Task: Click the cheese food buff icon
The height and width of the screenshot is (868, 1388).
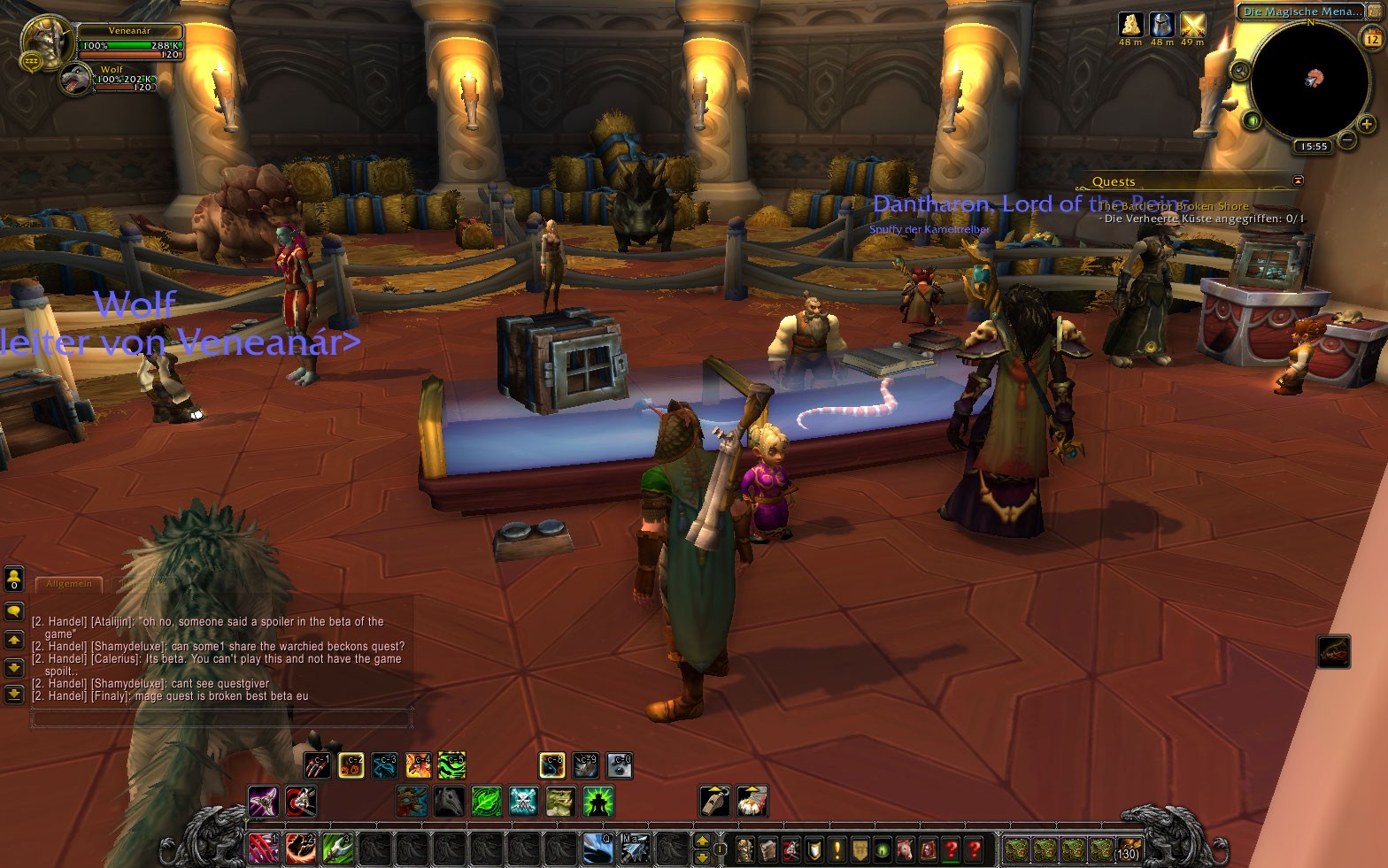Action: [x=1130, y=24]
